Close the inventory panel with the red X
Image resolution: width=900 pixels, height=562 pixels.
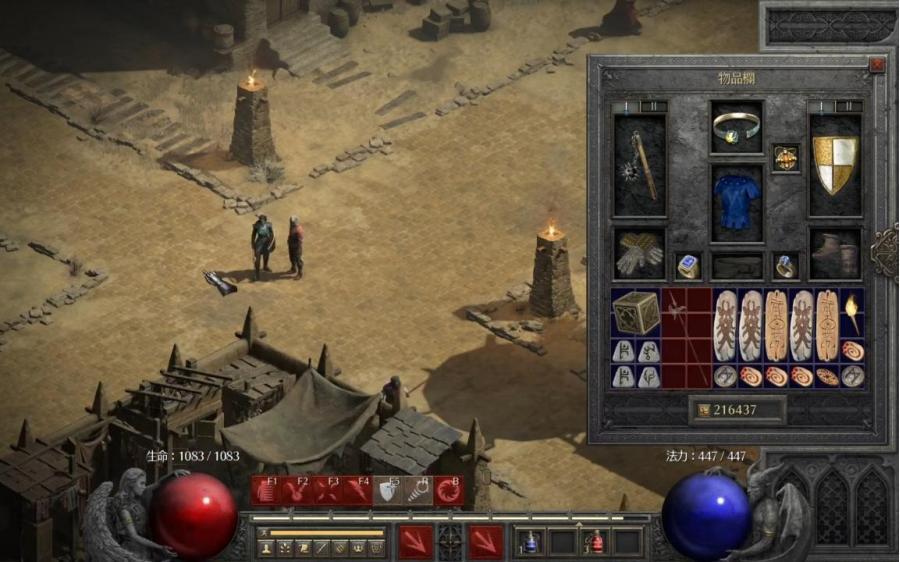[x=877, y=65]
